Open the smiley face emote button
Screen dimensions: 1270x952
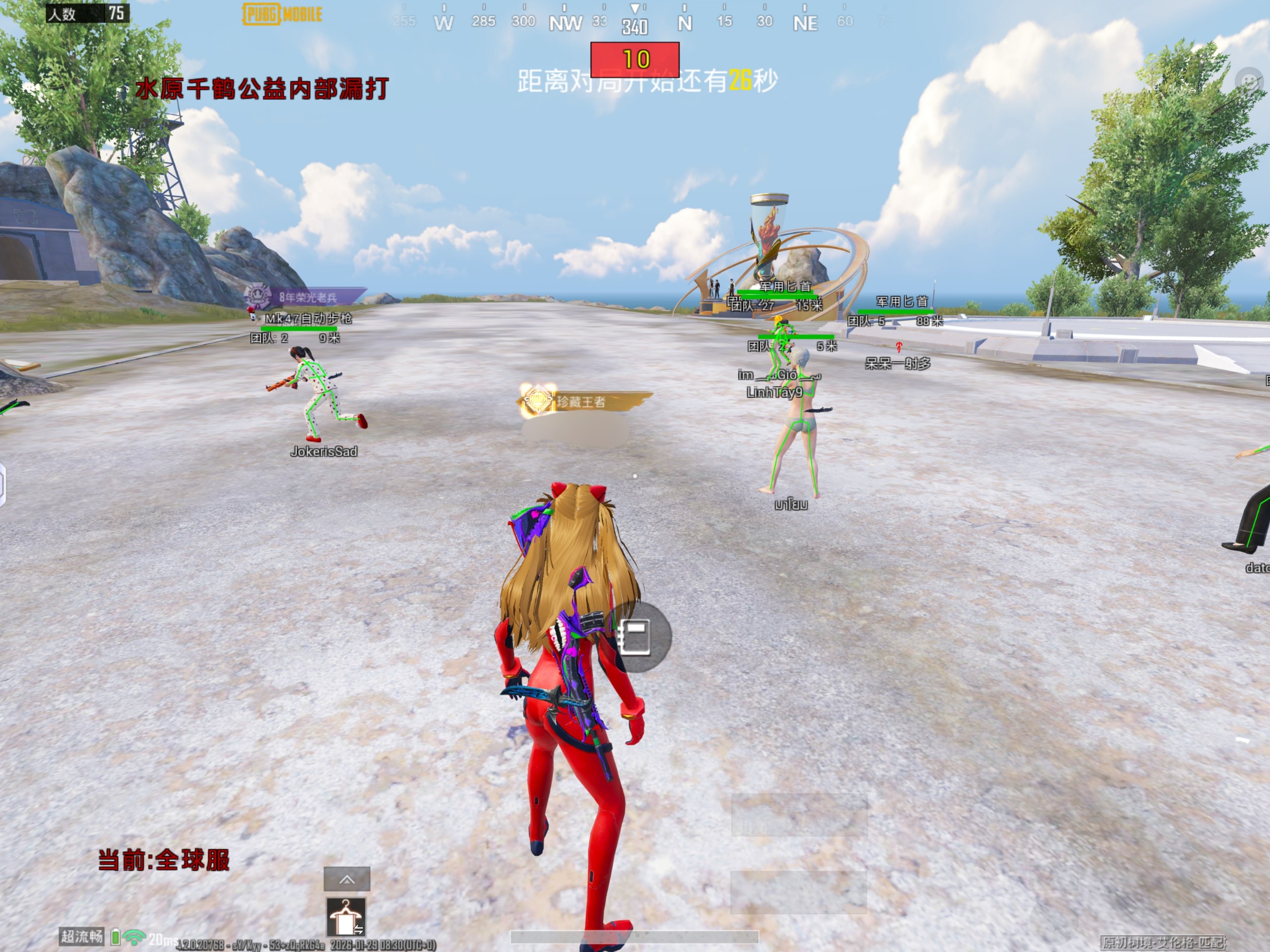[1250, 81]
